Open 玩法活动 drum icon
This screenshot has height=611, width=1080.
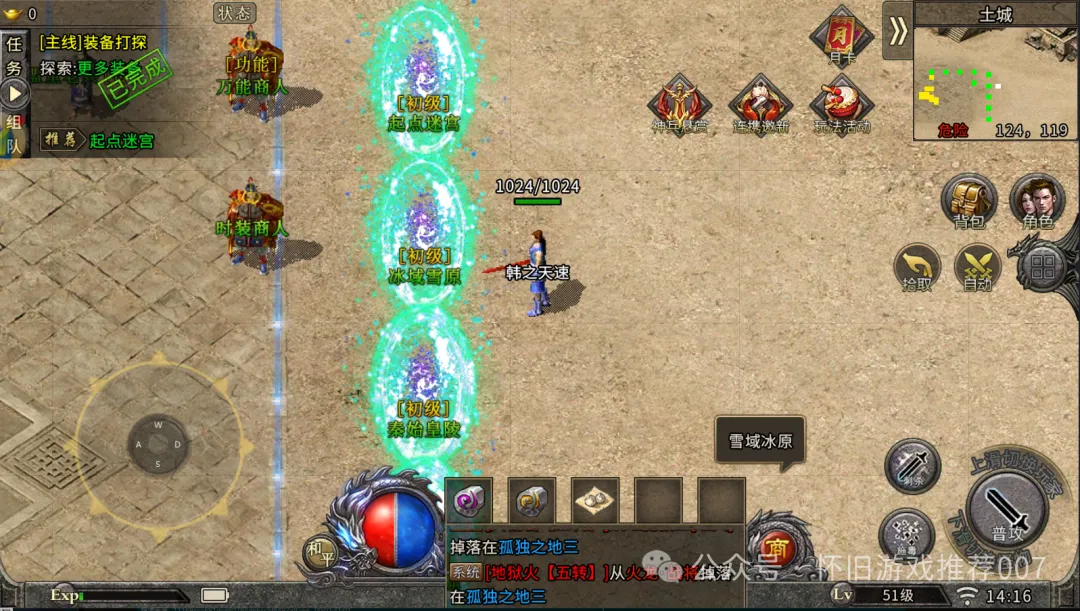pos(841,103)
